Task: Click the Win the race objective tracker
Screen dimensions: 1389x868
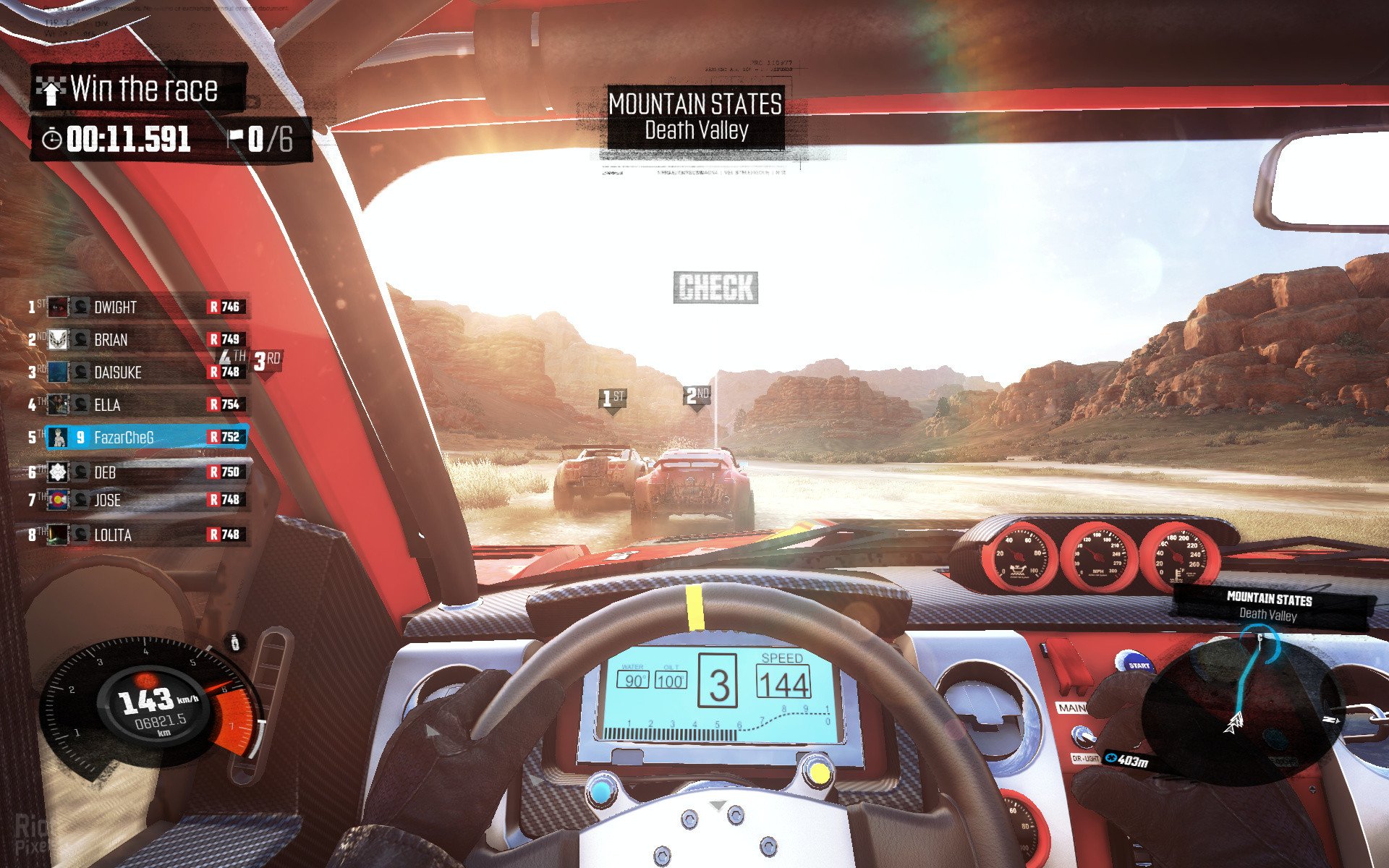Action: click(137, 90)
